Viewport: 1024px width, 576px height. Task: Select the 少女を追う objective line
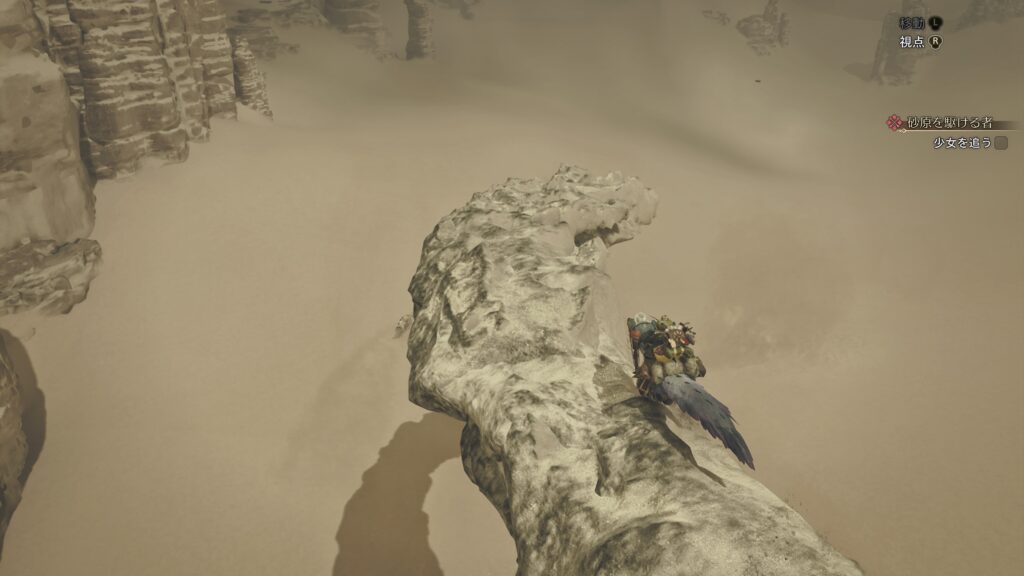961,143
